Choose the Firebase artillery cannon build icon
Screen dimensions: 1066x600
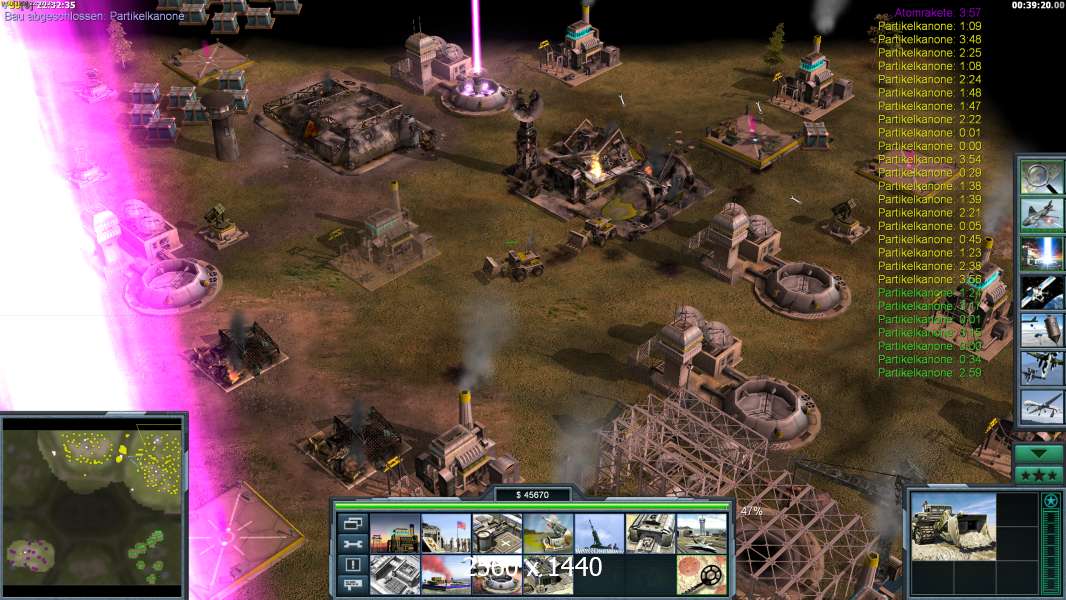599,534
